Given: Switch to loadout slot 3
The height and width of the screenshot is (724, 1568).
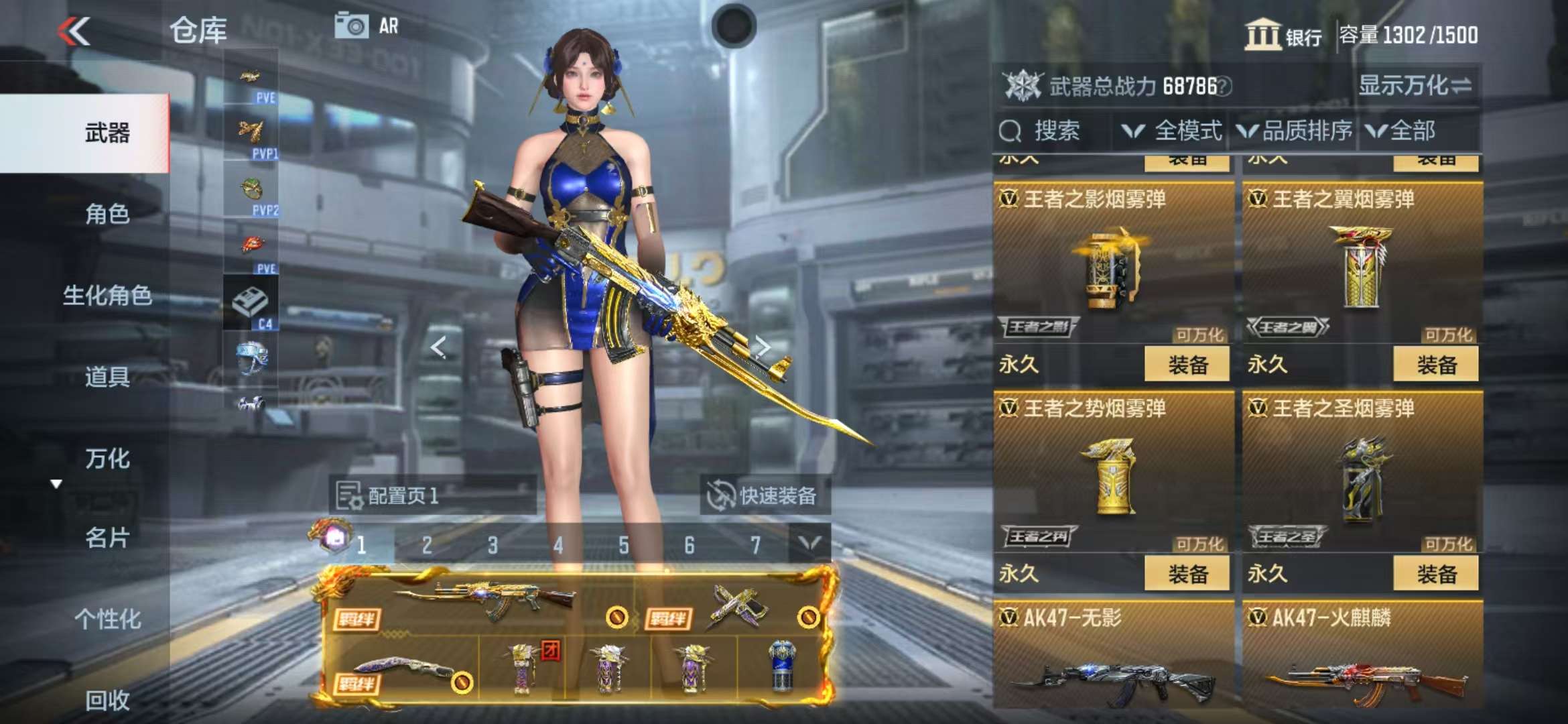Looking at the screenshot, I should click(493, 546).
